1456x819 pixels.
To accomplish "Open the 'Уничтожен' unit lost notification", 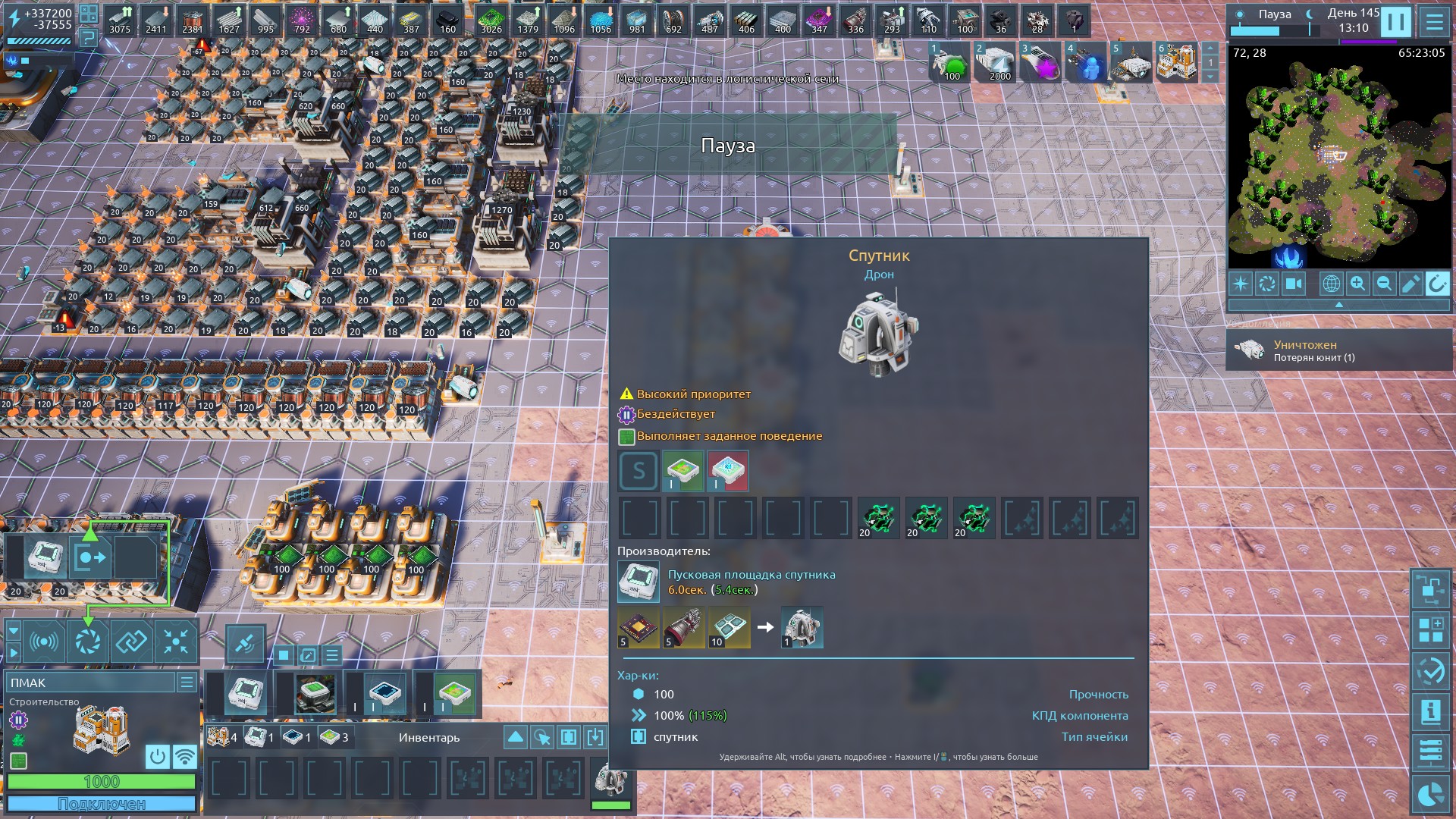I will coord(1338,350).
